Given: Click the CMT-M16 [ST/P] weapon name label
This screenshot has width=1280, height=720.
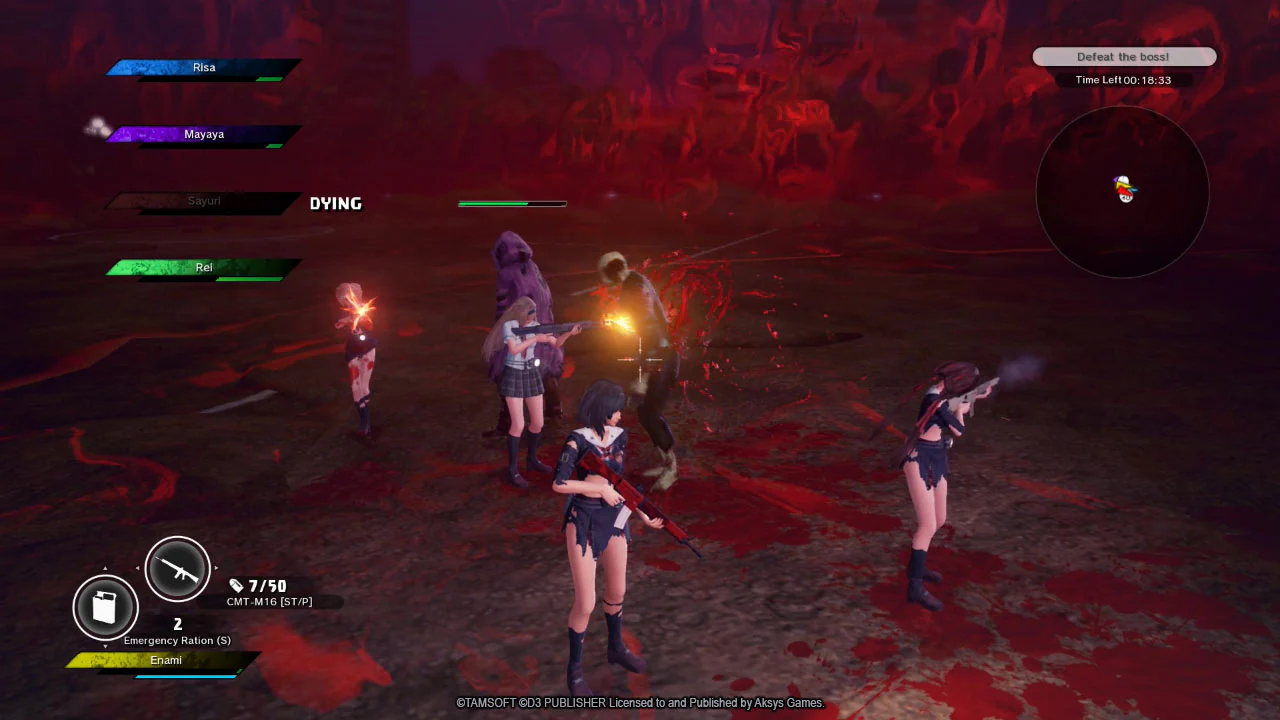Looking at the screenshot, I should coord(272,601).
